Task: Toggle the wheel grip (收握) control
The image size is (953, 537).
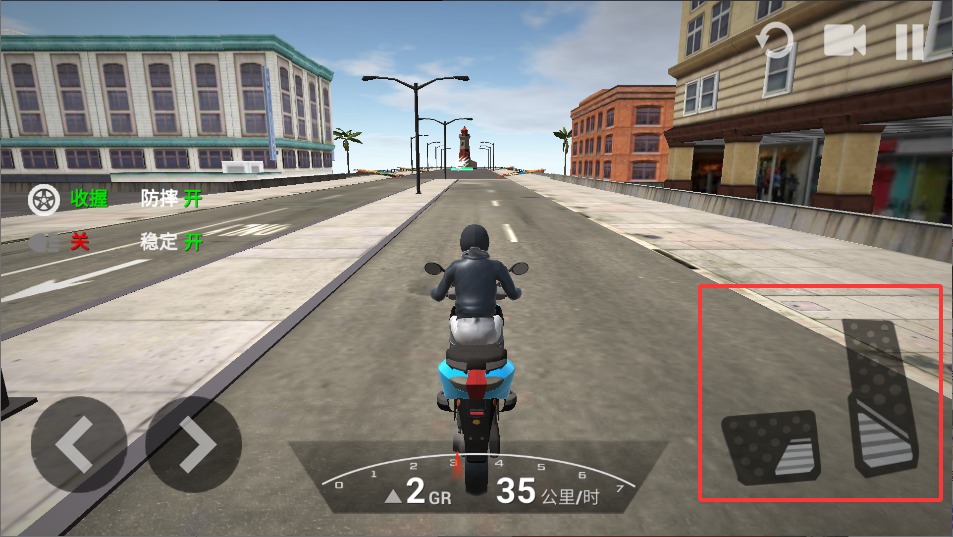Action: click(x=68, y=199)
